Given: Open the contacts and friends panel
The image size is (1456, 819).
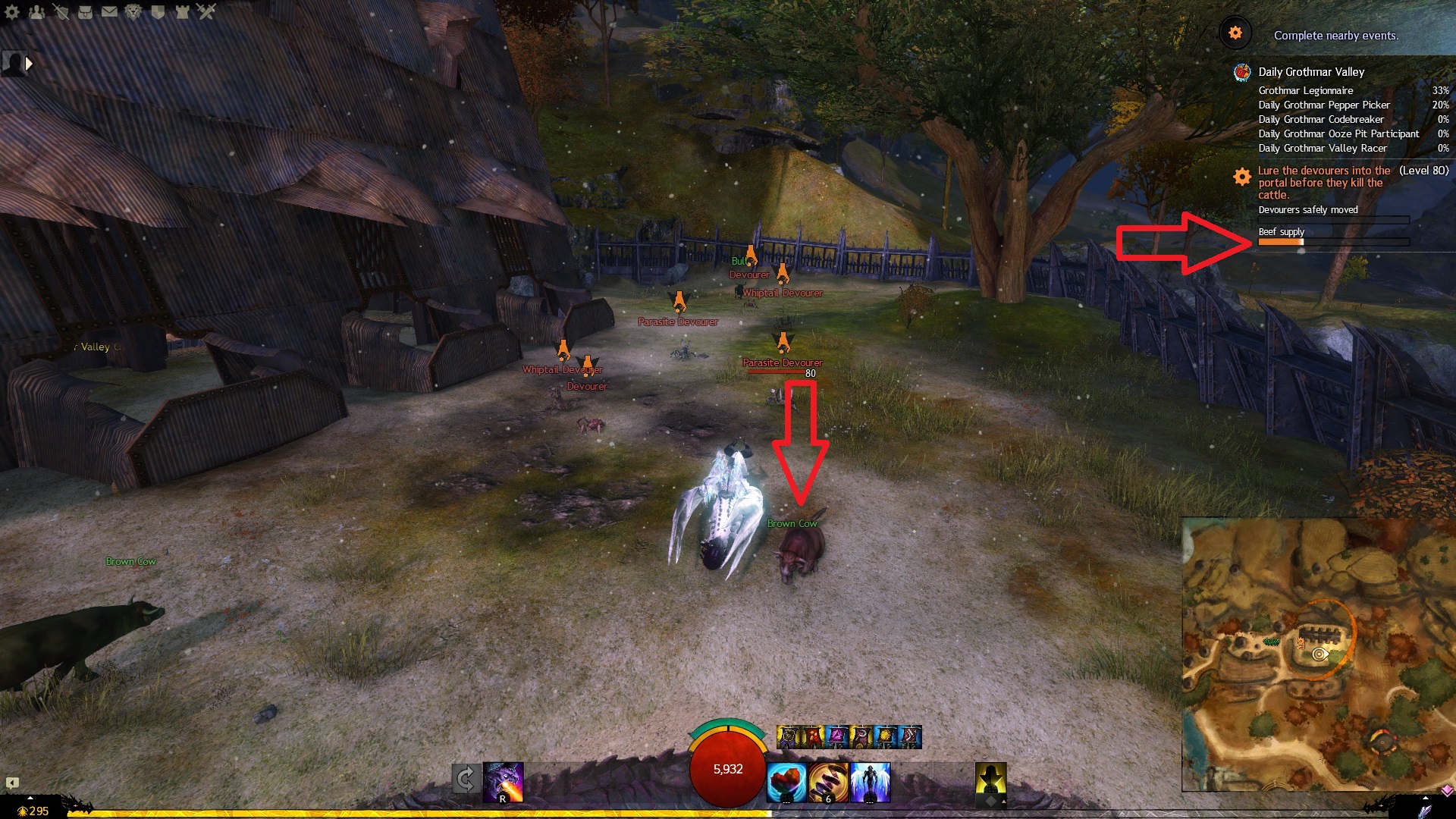Looking at the screenshot, I should [x=36, y=11].
